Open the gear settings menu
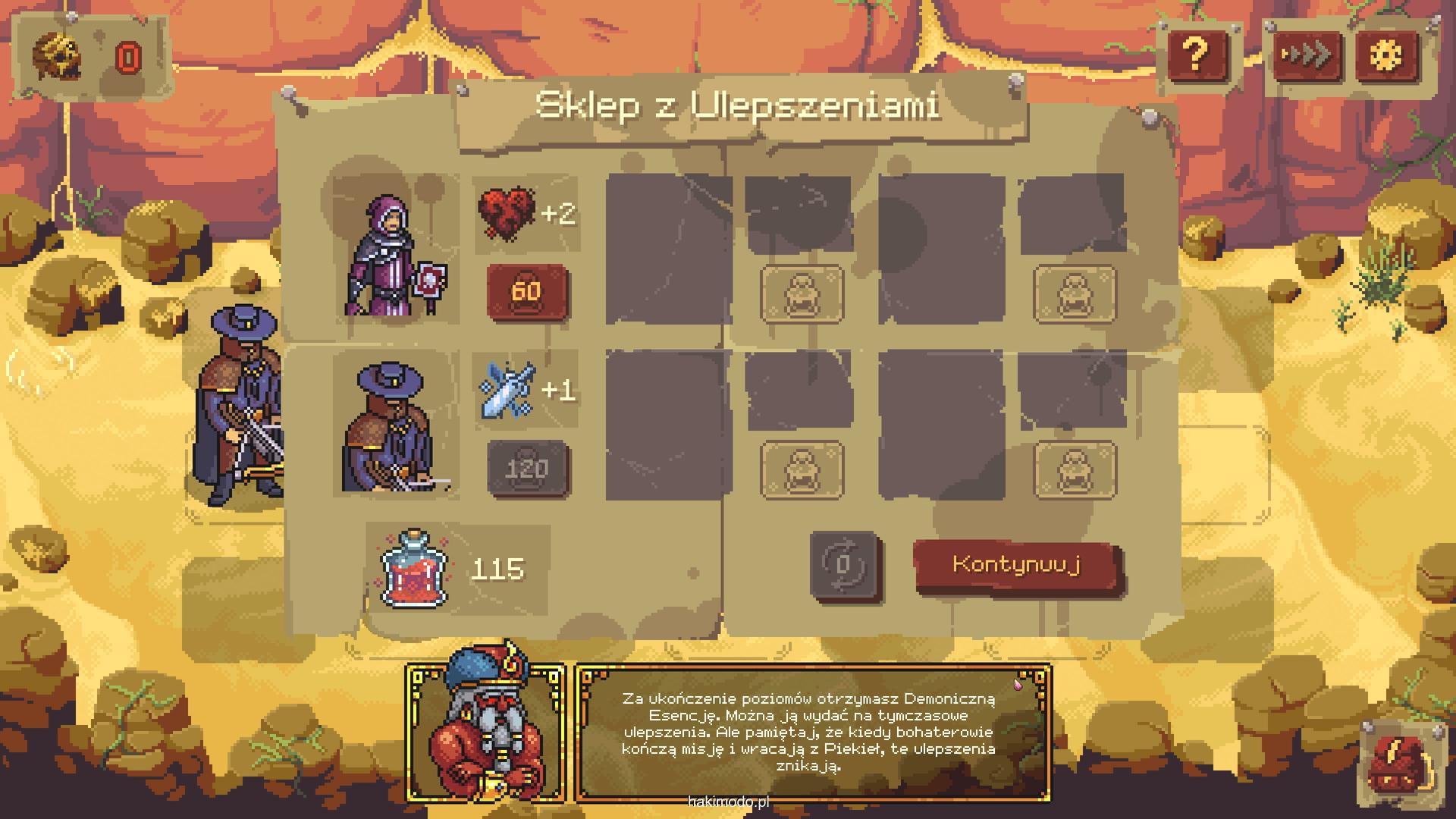 1387,55
